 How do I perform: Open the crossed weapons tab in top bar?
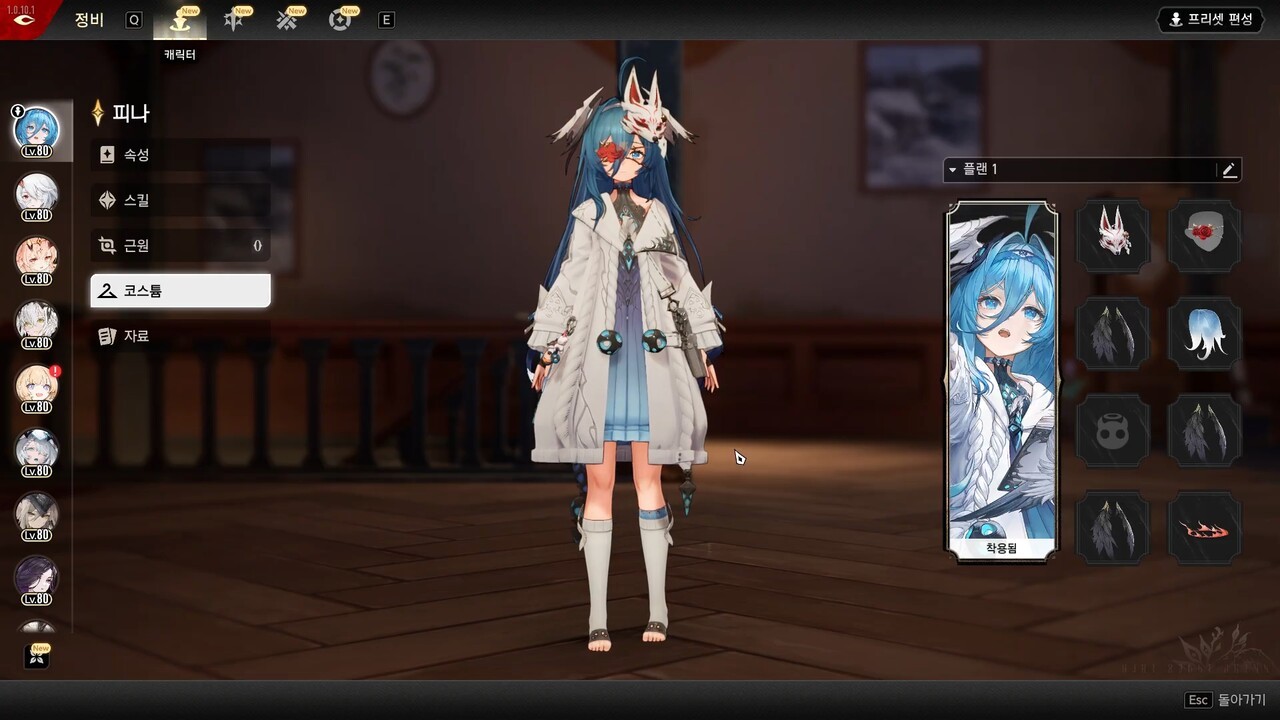pyautogui.click(x=288, y=20)
